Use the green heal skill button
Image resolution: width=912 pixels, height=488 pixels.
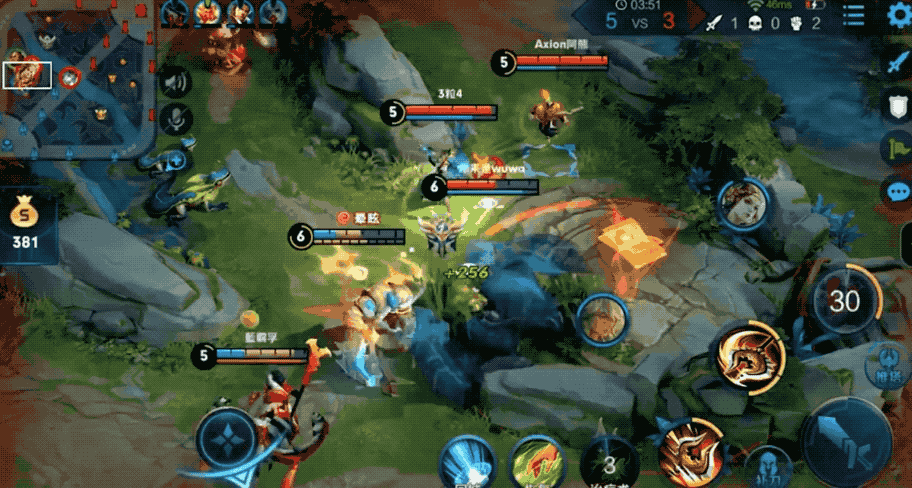tap(535, 463)
